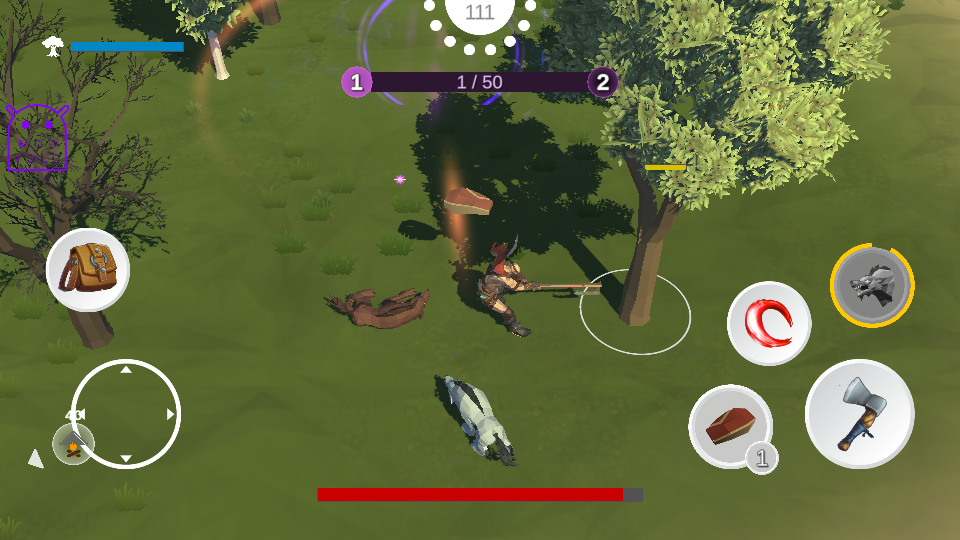Viewport: 960px width, 540px height.
Task: Select the campfire tent marker icon
Action: click(73, 444)
